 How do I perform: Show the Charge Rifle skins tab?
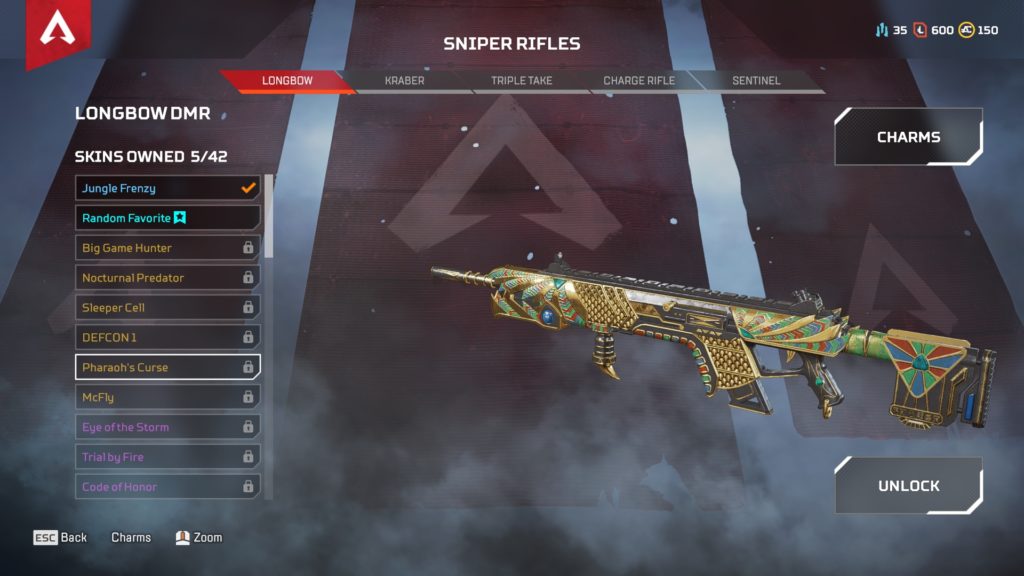639,81
